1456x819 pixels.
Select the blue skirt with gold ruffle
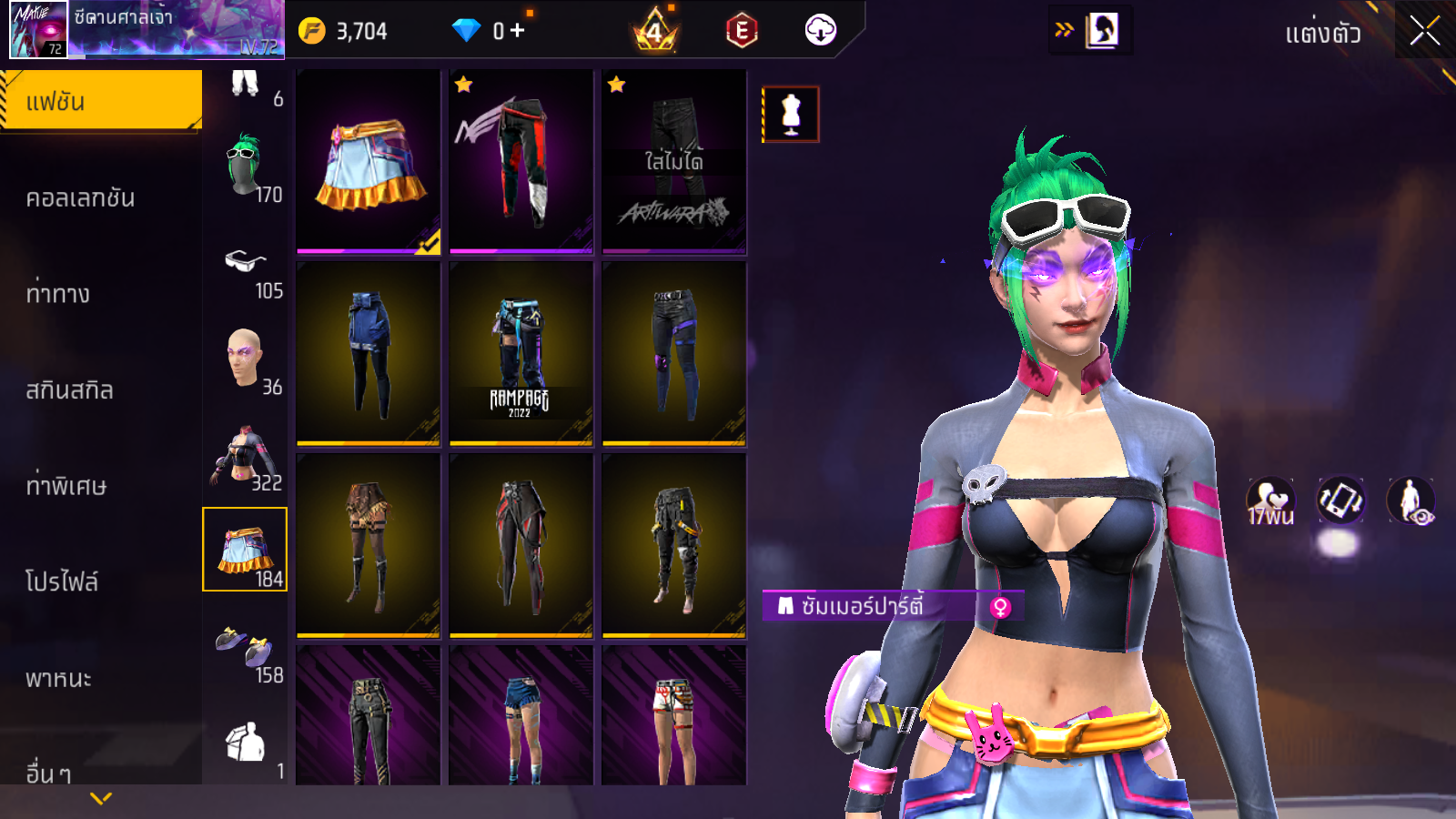[x=369, y=162]
